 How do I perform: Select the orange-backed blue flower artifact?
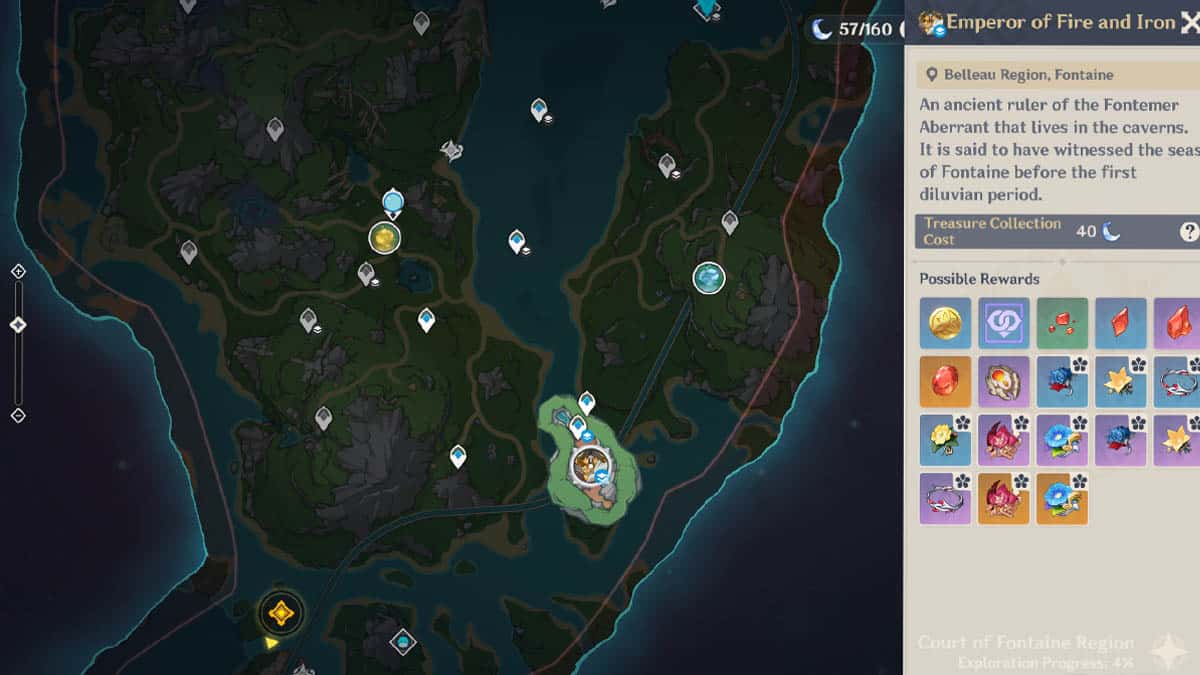(1062, 498)
